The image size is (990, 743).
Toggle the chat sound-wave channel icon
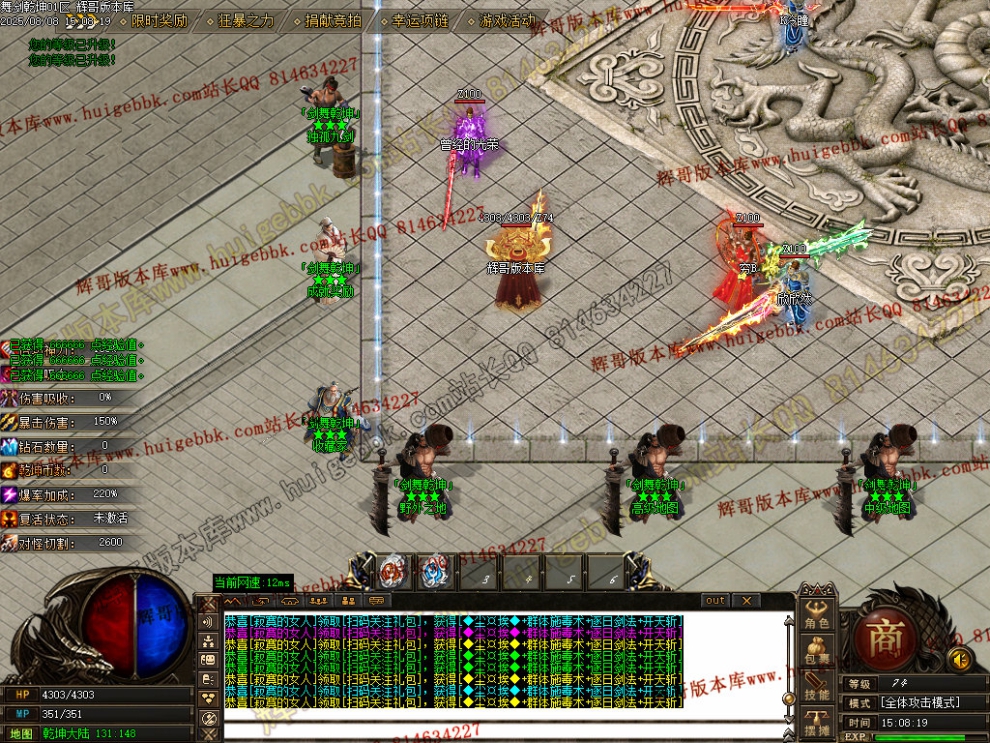[209, 622]
